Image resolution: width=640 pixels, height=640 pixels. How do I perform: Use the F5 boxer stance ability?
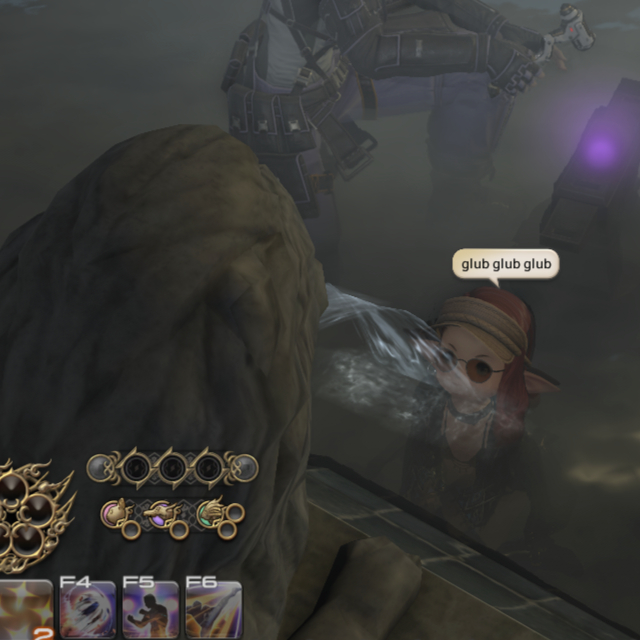[150, 610]
